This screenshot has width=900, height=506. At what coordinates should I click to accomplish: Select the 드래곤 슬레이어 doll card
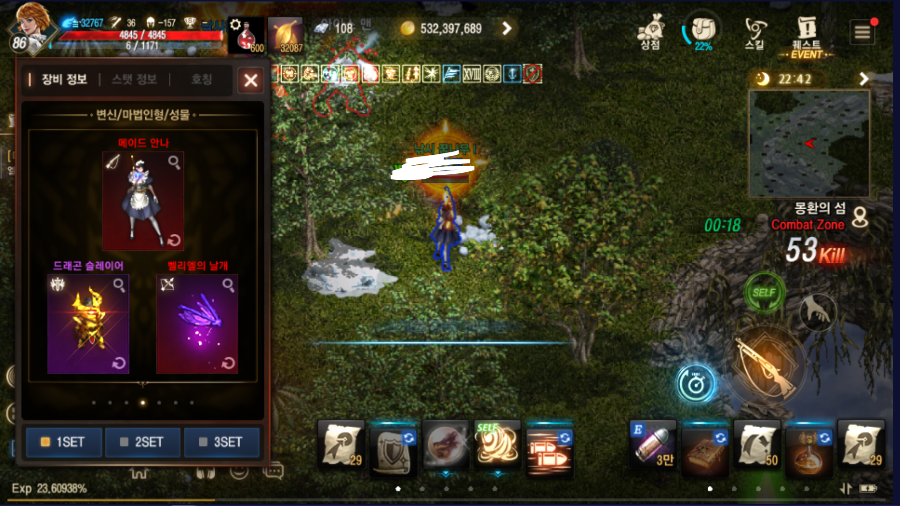point(87,324)
